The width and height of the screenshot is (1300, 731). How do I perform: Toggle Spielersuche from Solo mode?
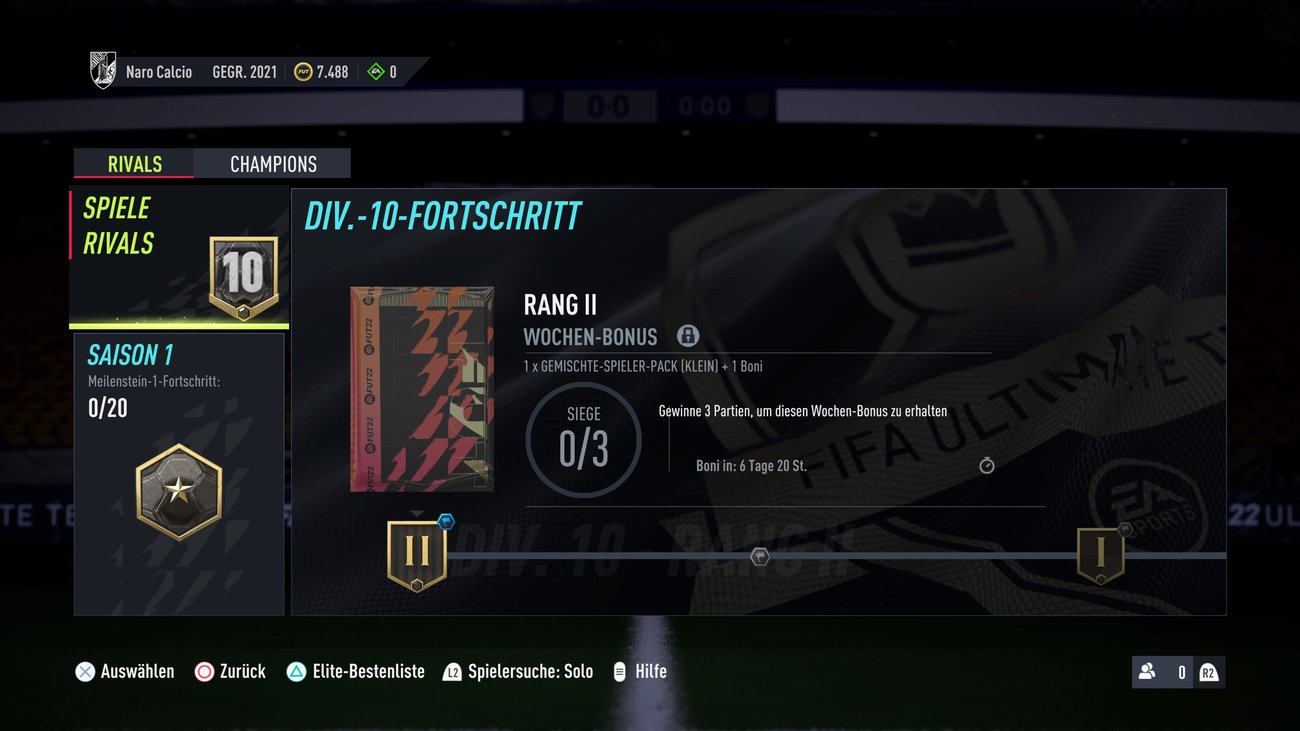coord(516,671)
